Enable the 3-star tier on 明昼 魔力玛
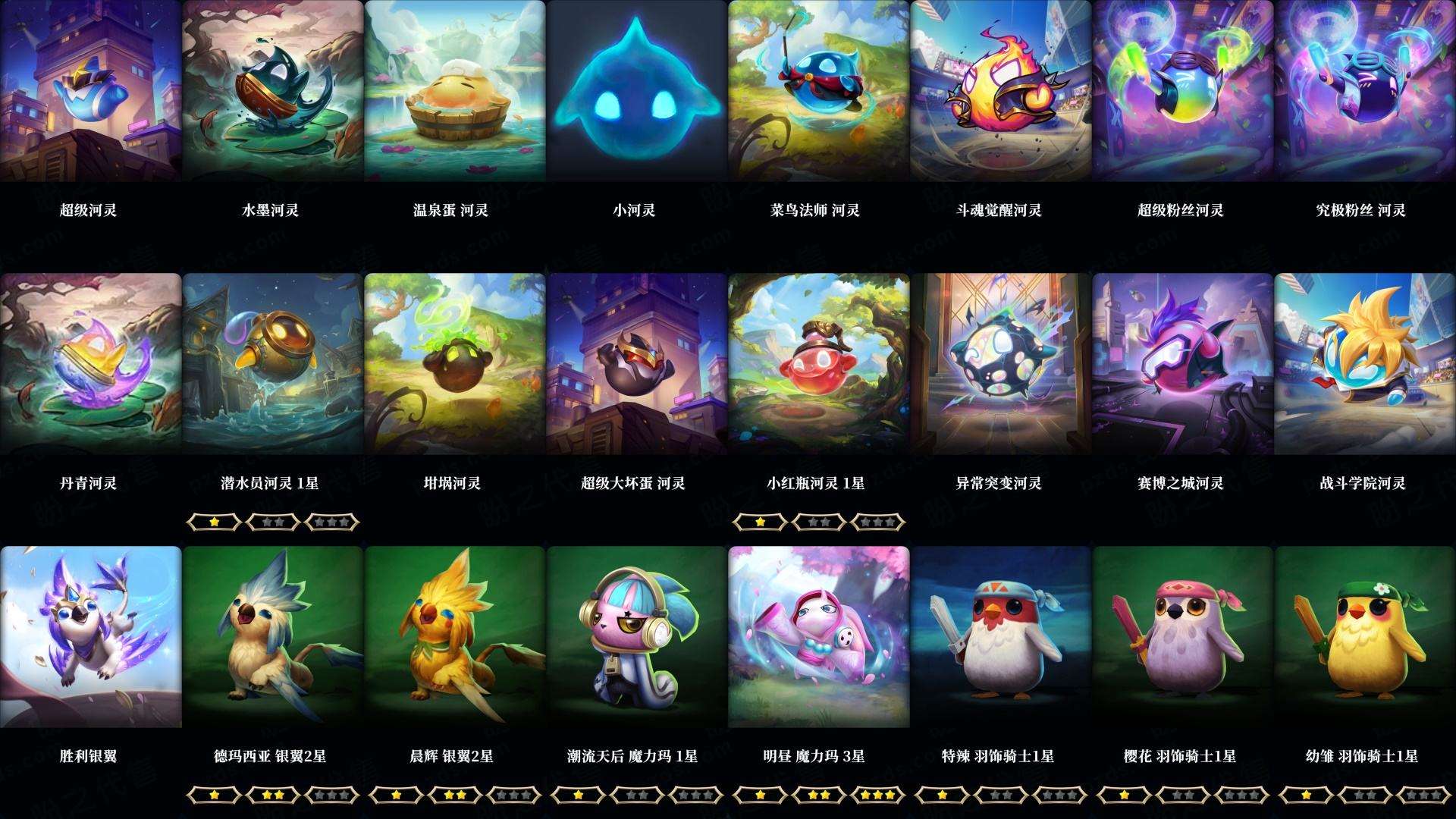 877,795
